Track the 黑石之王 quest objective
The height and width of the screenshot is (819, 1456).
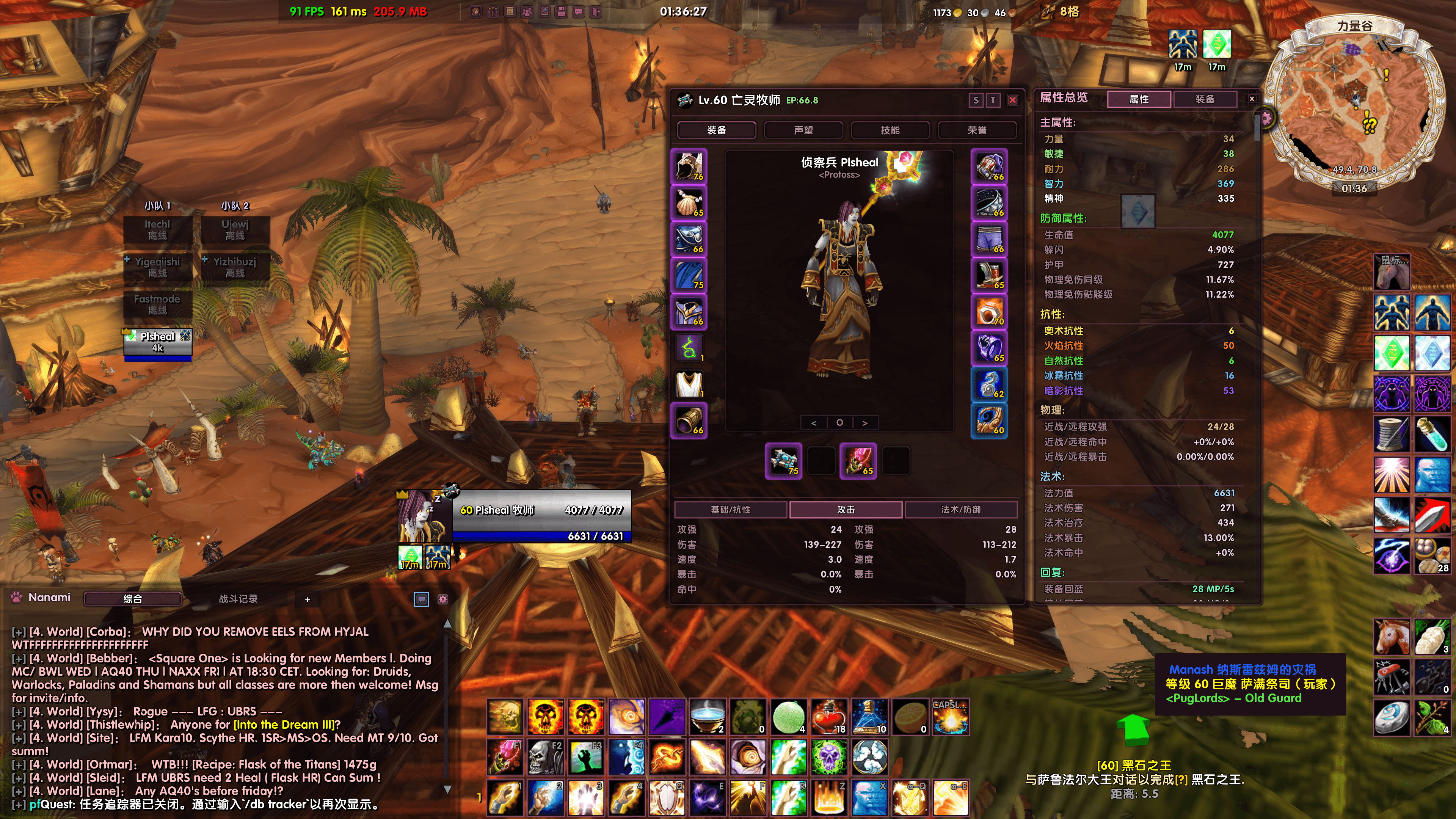click(1134, 765)
